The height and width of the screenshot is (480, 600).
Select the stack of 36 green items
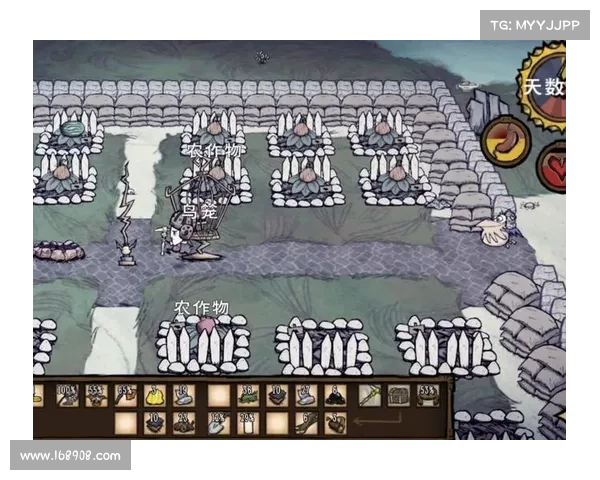point(247,395)
